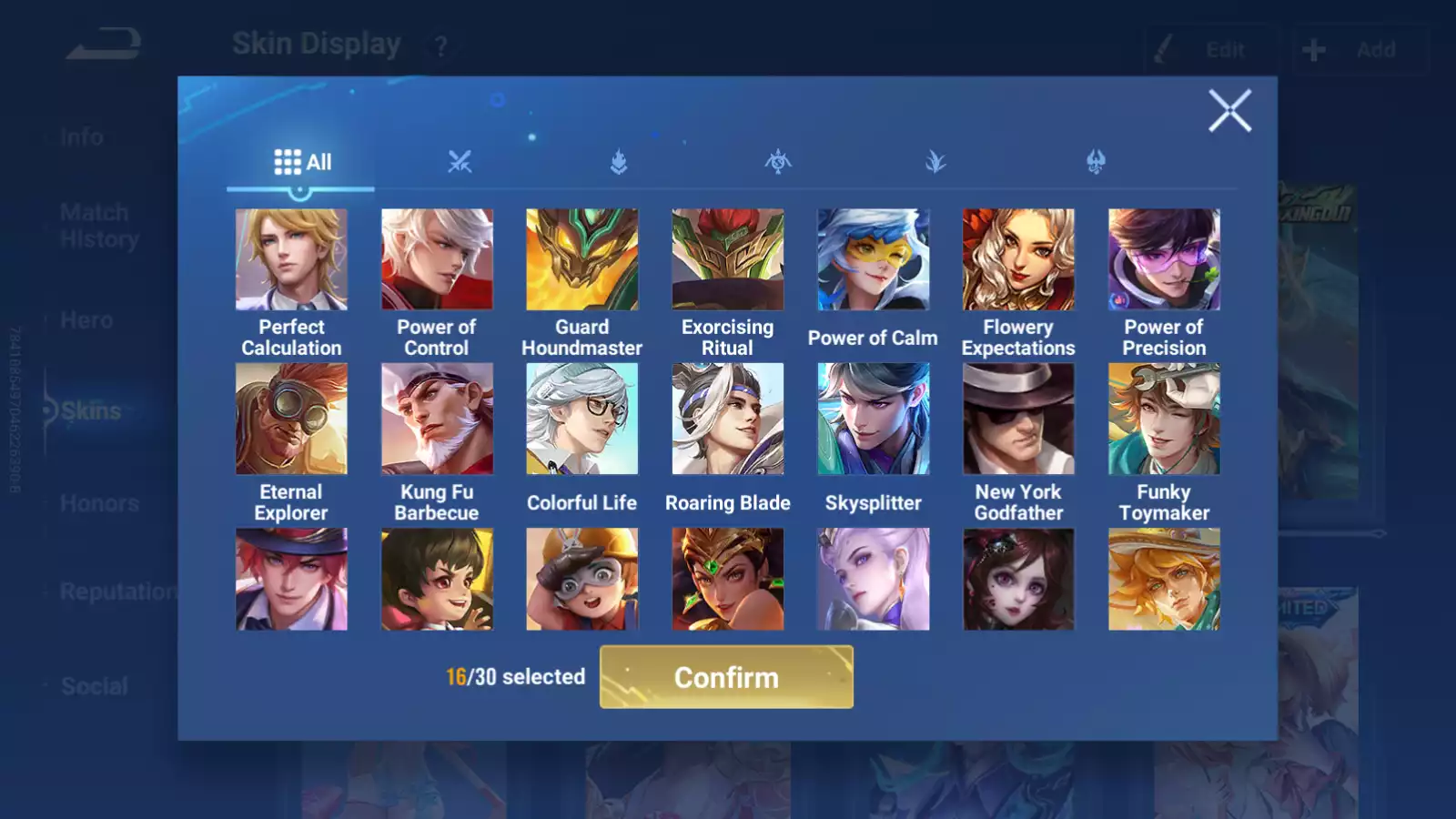
Task: Select the leaf emblem class filter icon
Action: click(935, 160)
